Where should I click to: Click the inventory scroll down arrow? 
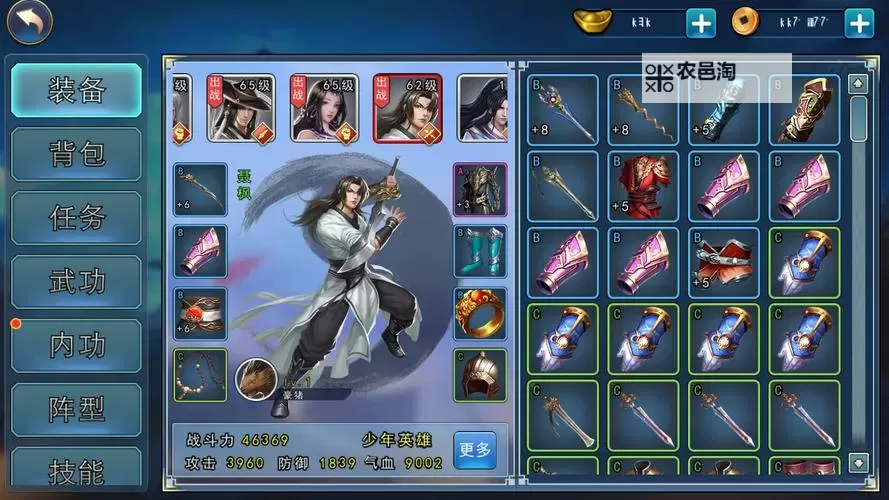858,461
